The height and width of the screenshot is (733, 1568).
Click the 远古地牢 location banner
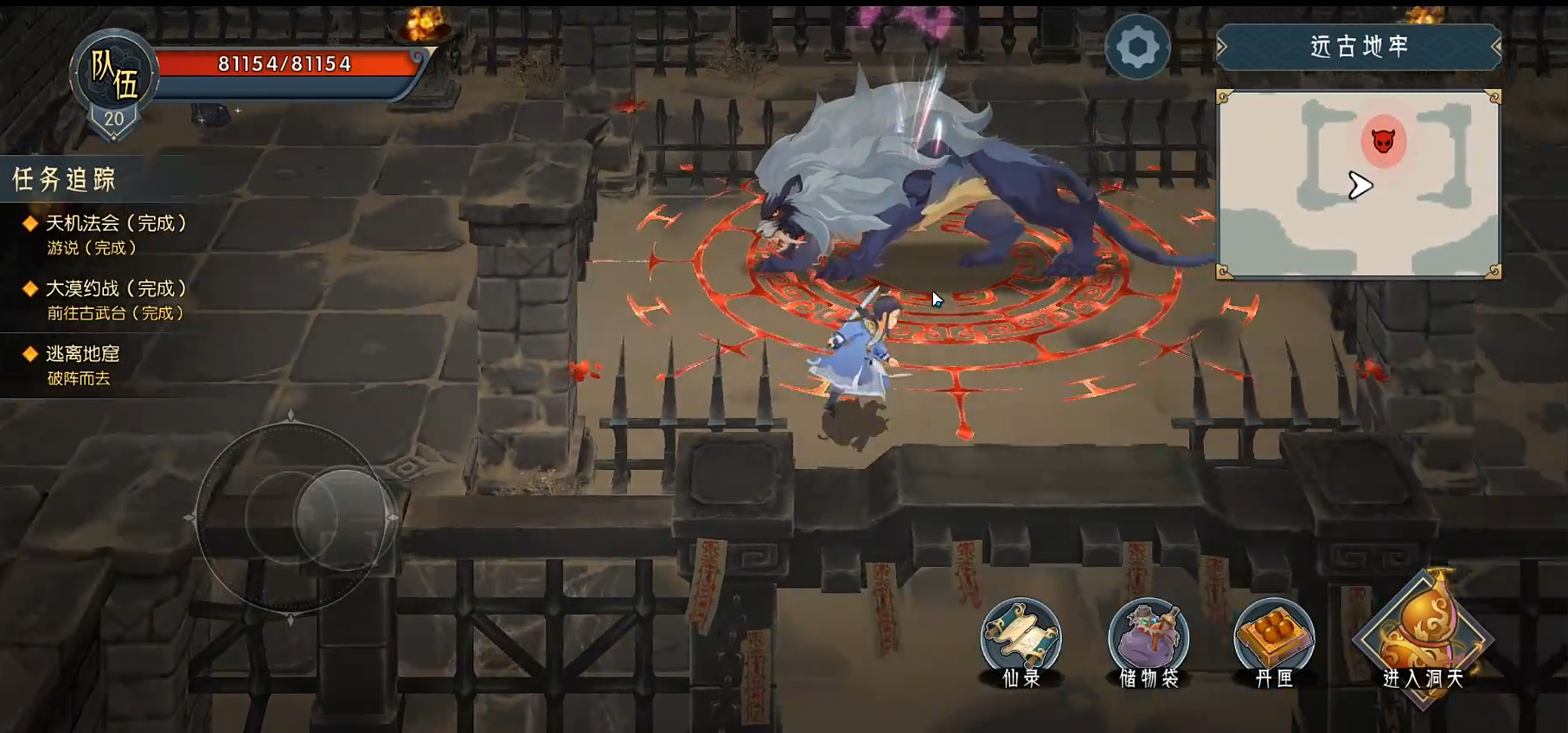1358,47
